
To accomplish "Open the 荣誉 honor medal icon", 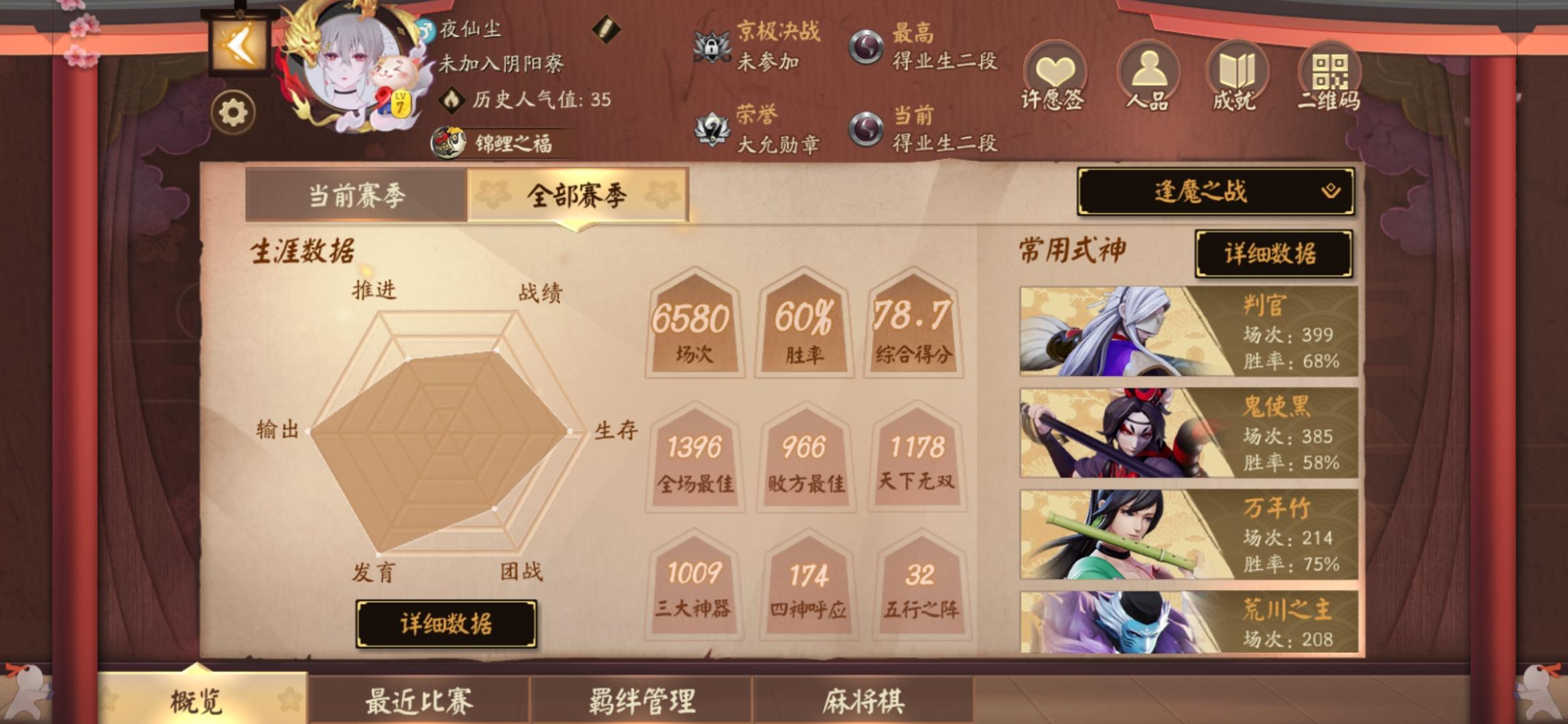I will click(712, 127).
